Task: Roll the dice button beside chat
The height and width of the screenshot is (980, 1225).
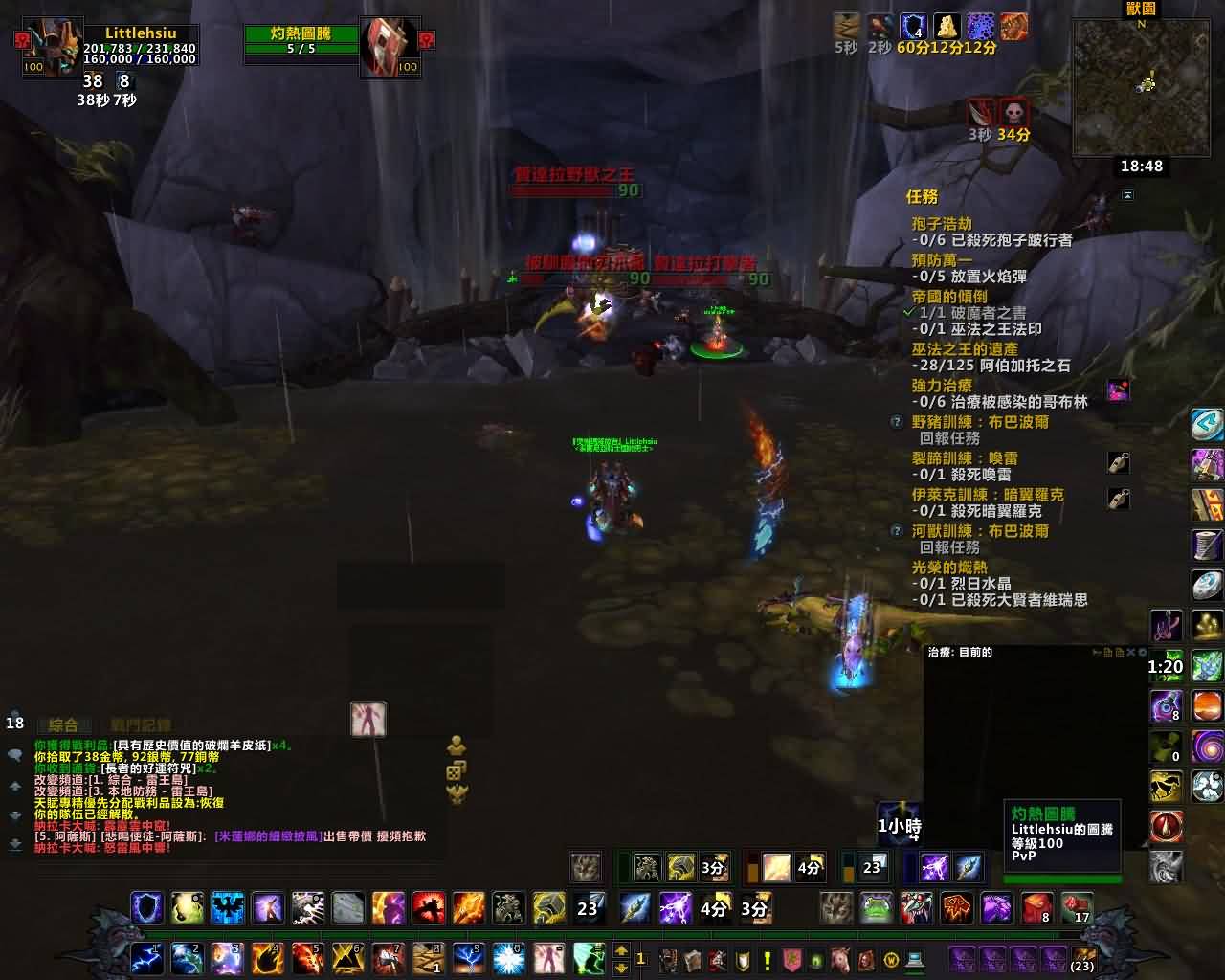Action: point(457,770)
